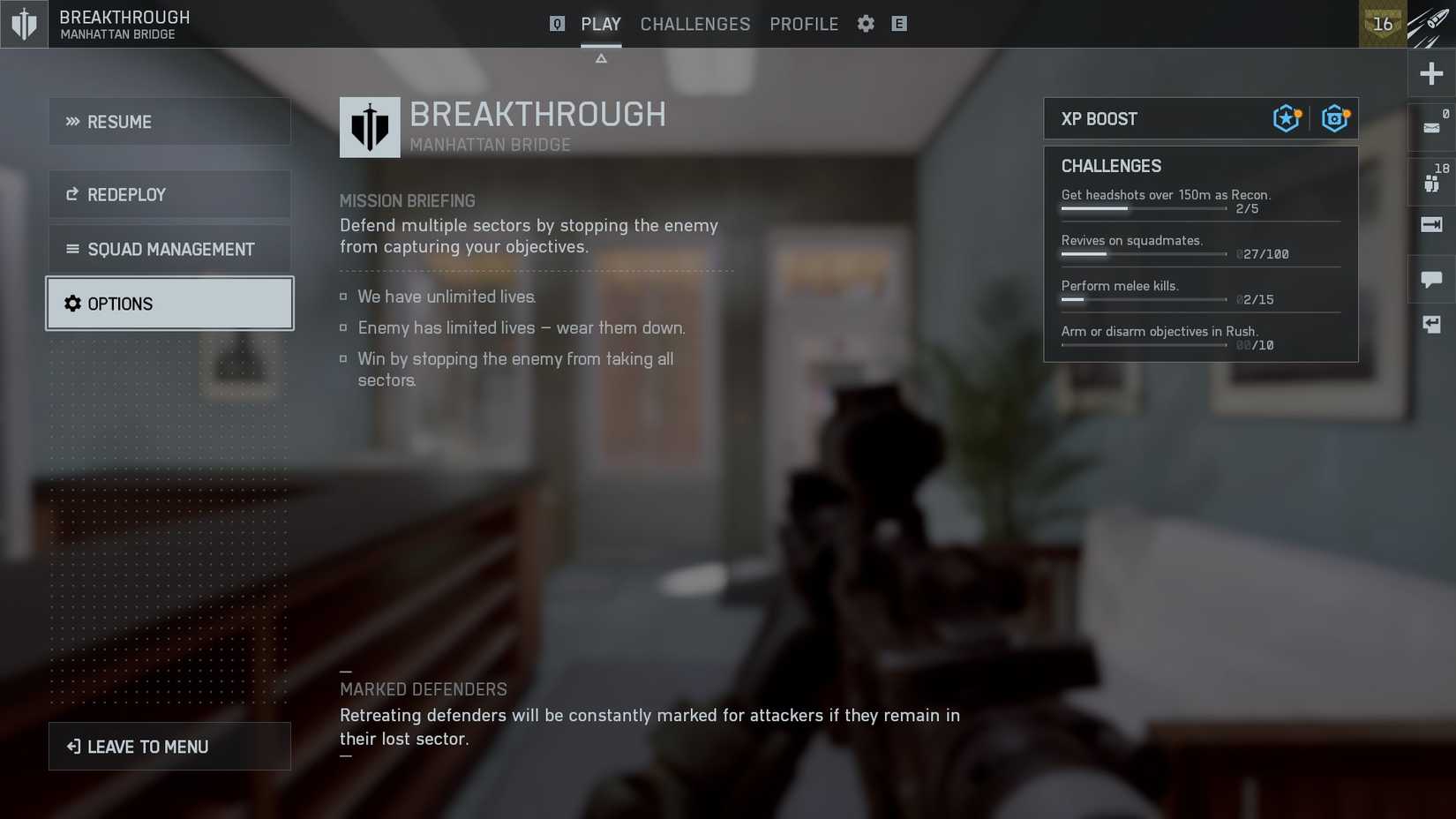Open the settings gear in the top bar
The height and width of the screenshot is (819, 1456).
pyautogui.click(x=866, y=24)
